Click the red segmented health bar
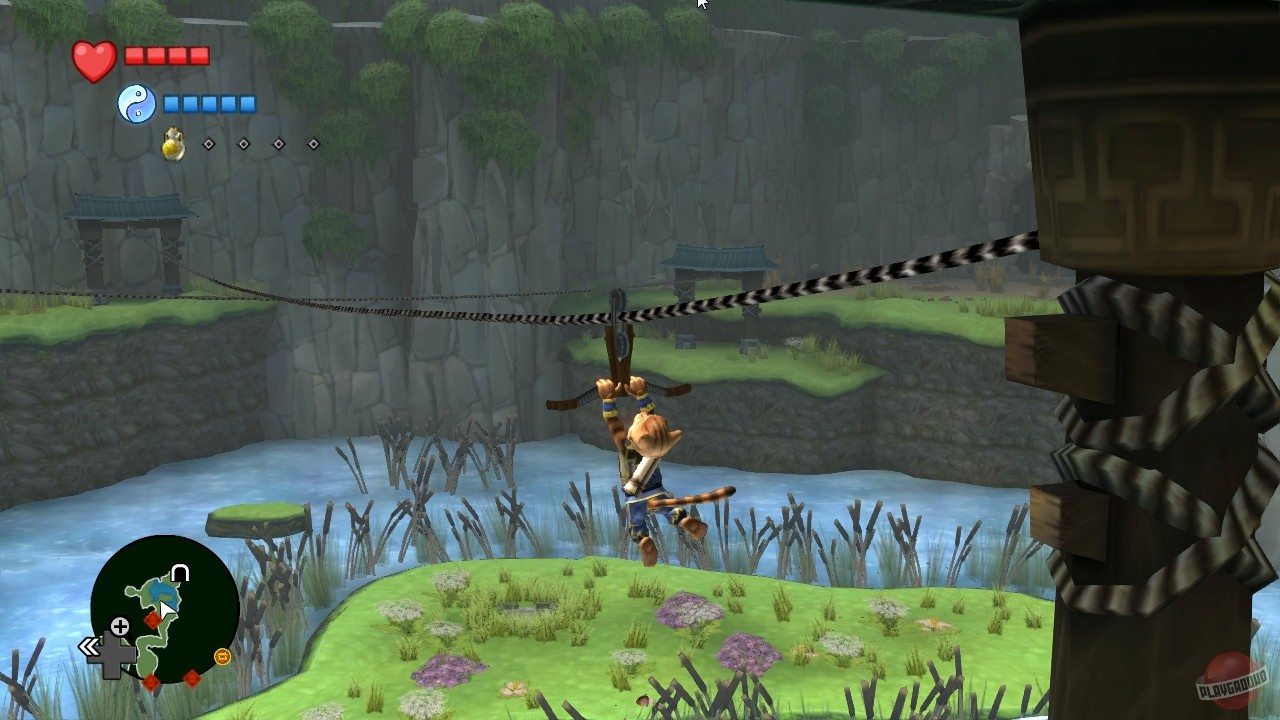This screenshot has width=1280, height=720. (x=169, y=56)
